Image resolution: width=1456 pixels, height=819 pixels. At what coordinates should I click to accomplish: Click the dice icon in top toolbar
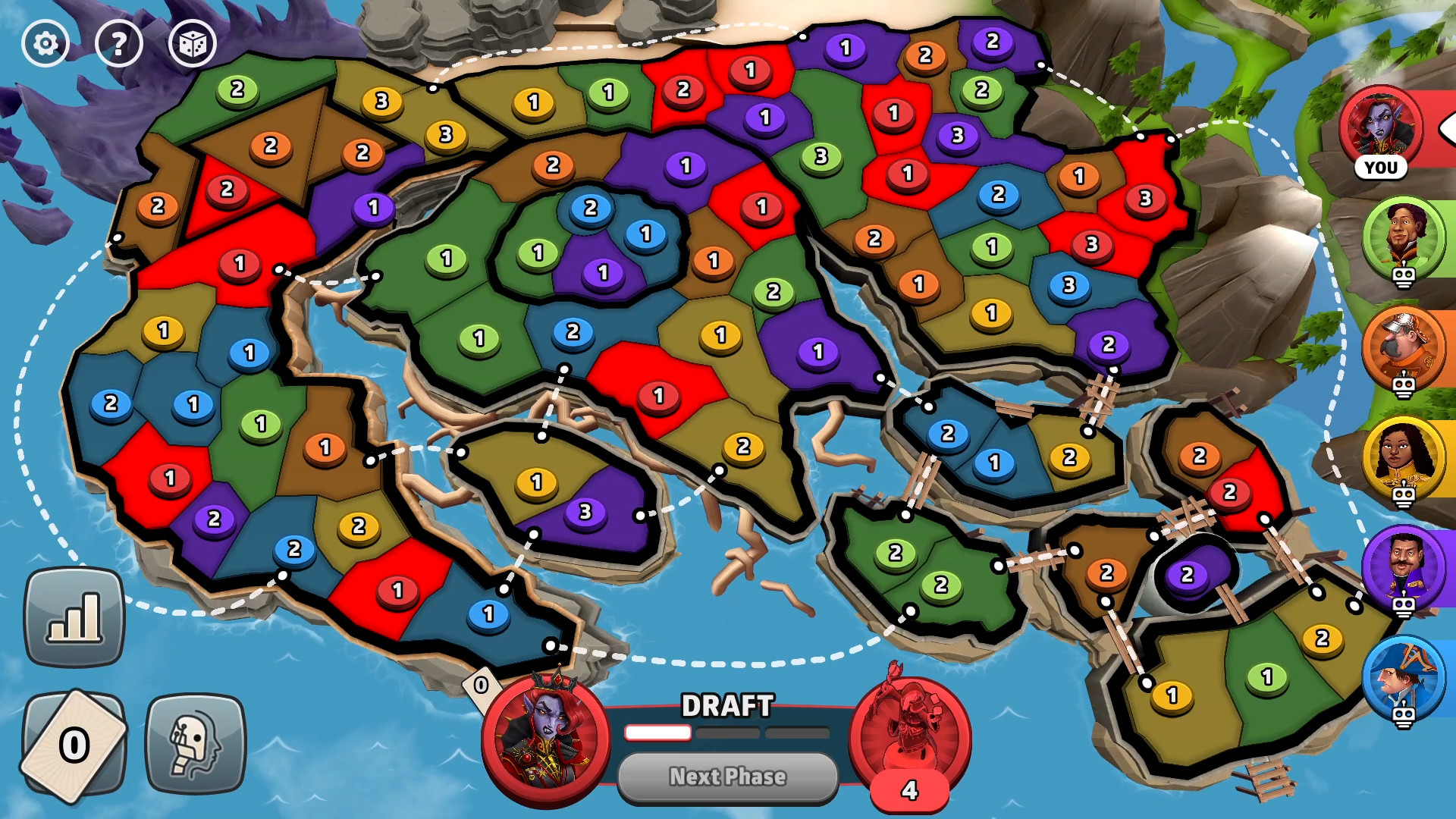pos(193,43)
